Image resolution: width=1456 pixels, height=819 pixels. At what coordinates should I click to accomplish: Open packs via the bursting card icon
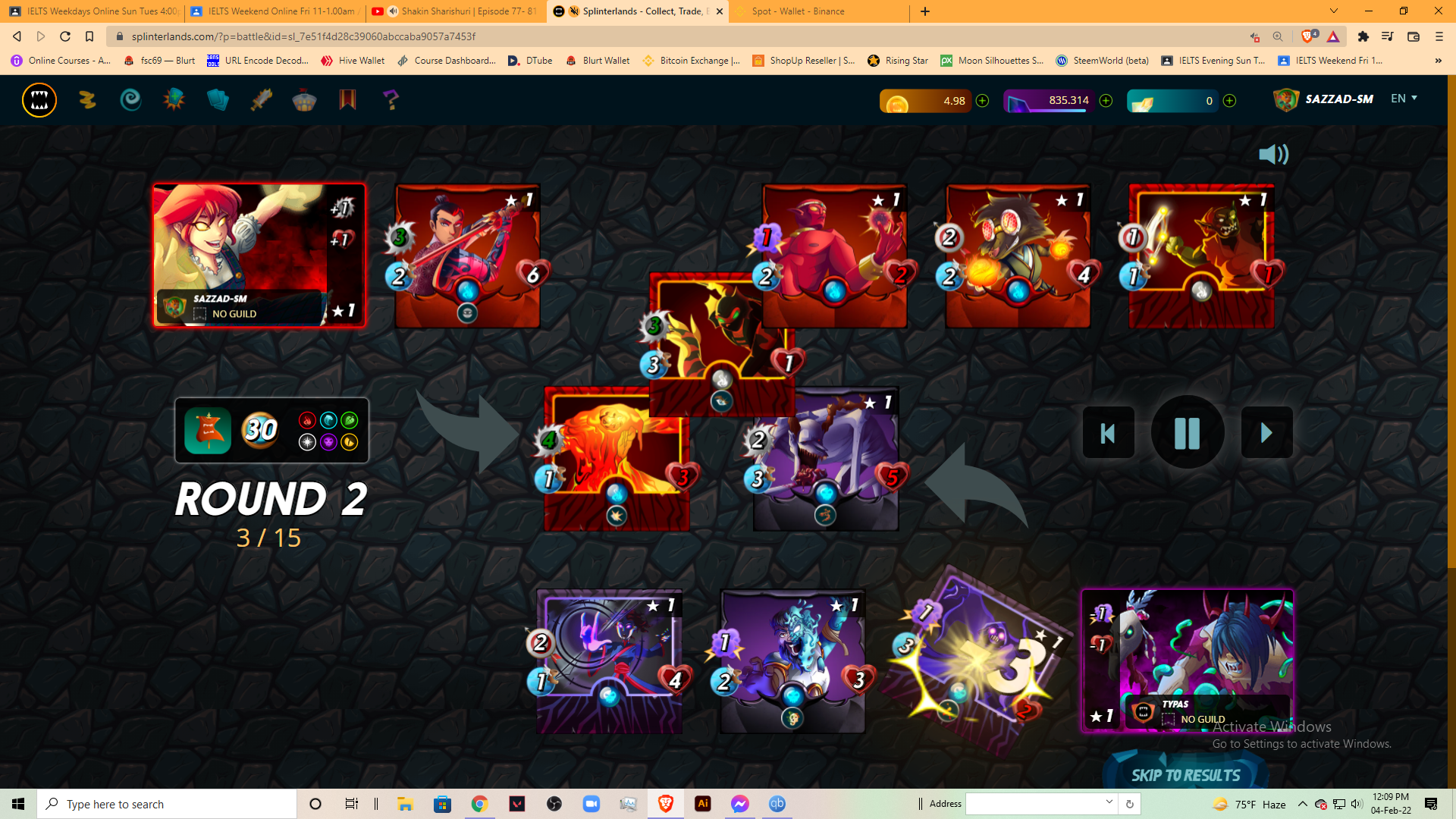click(174, 99)
